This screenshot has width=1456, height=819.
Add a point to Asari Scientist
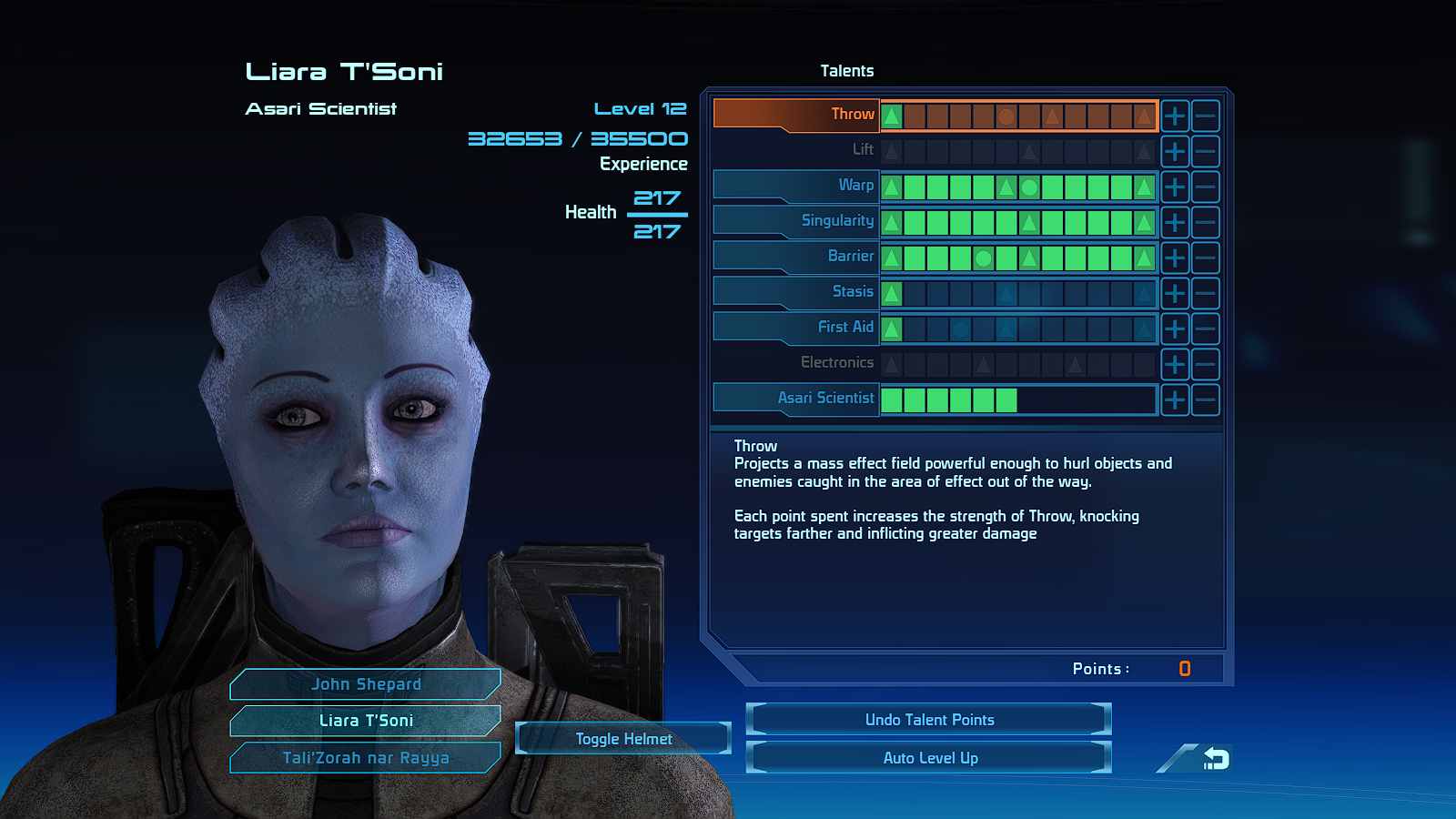tap(1175, 399)
